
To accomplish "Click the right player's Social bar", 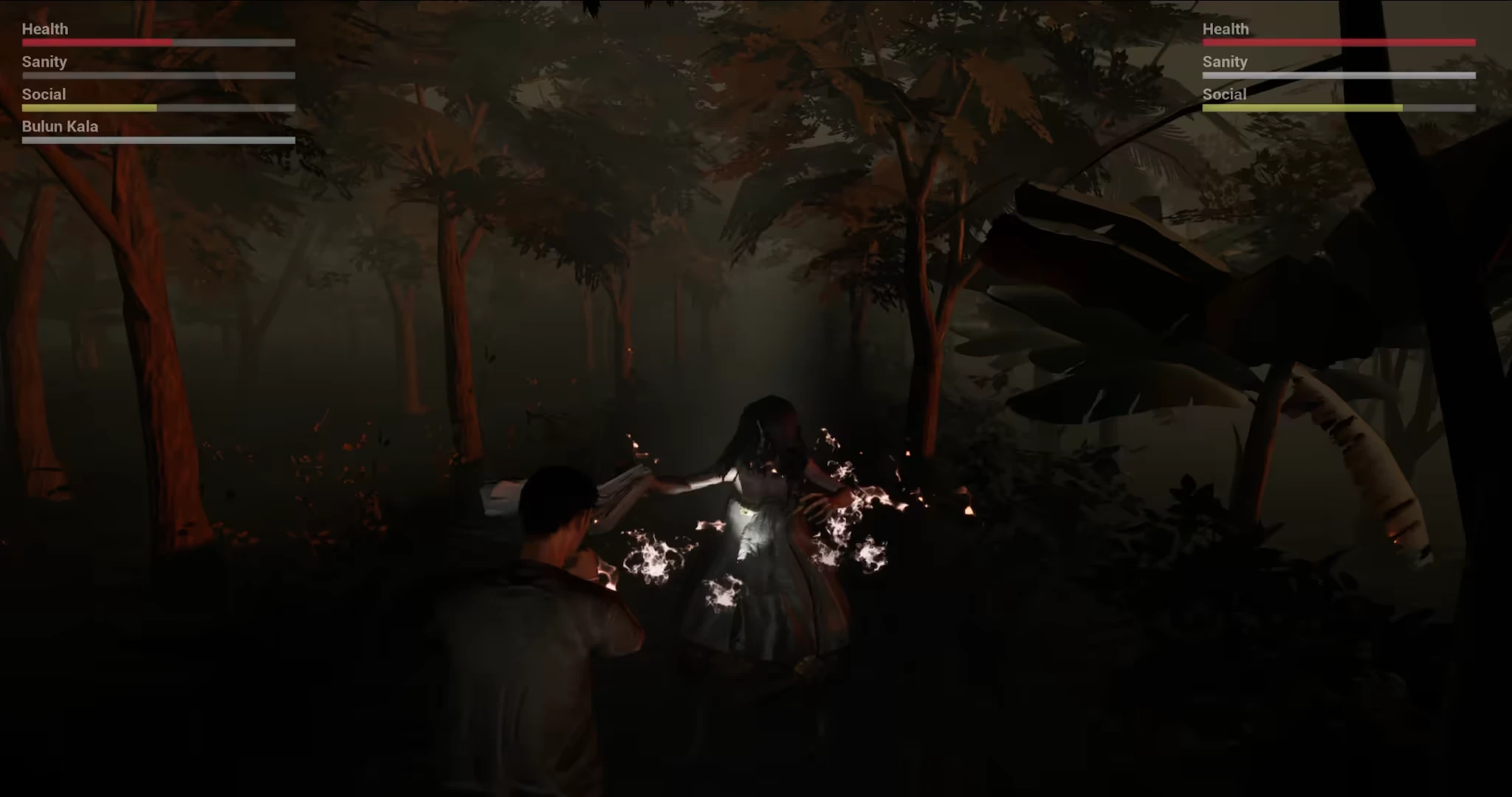I will click(1338, 107).
